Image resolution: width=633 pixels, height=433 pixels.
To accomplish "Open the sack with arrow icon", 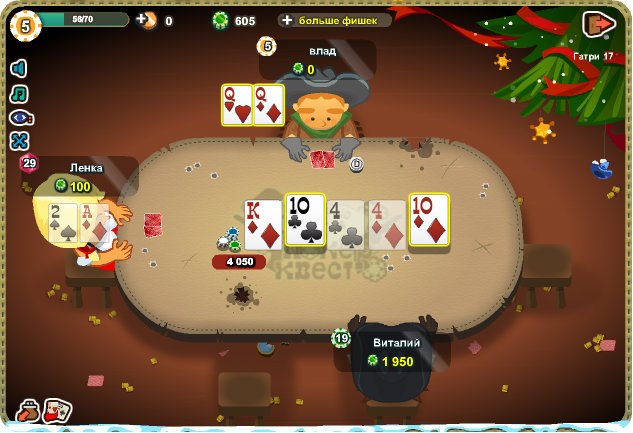I will (x=27, y=410).
